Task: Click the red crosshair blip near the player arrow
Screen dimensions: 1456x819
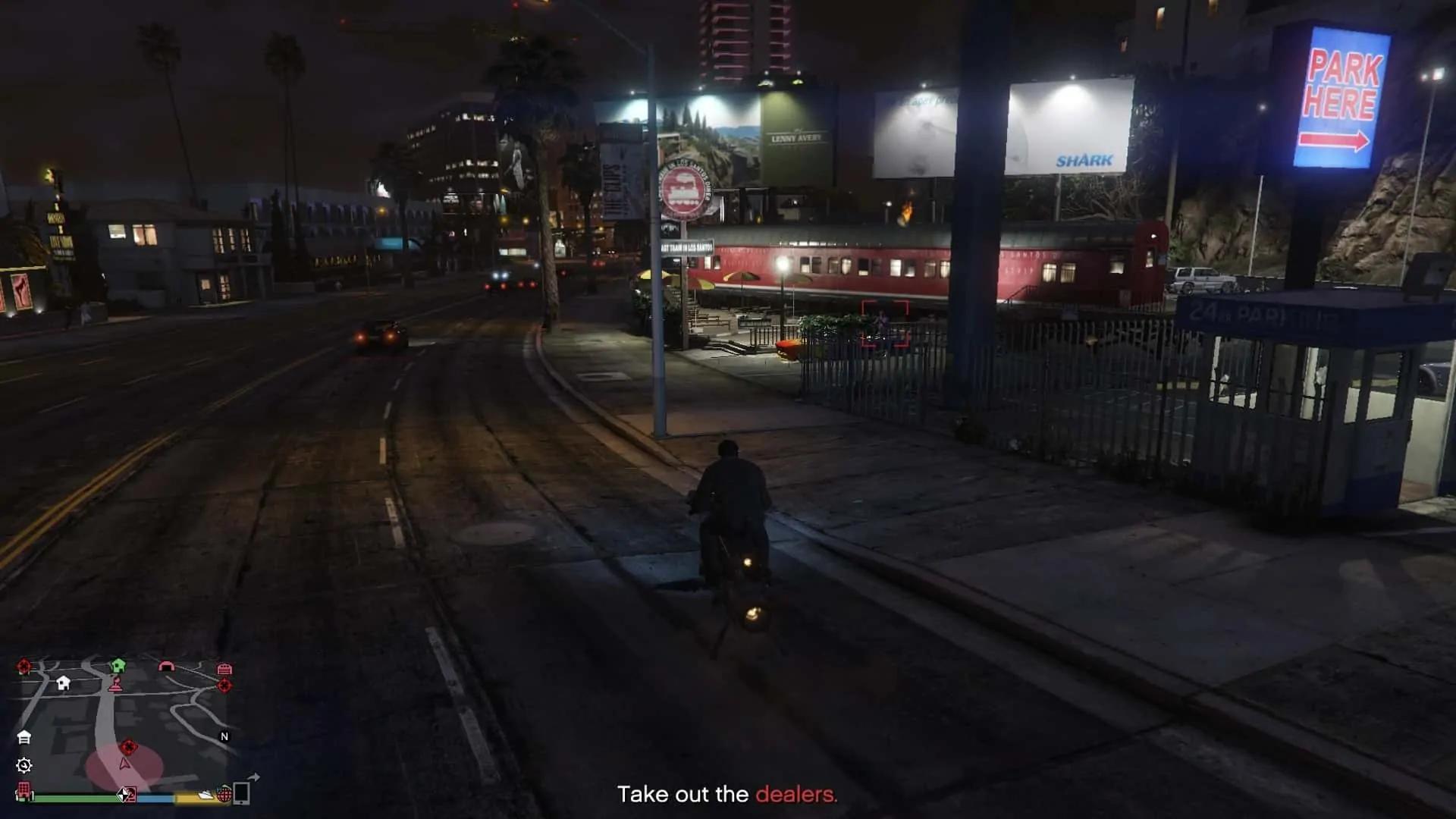Action: tap(129, 746)
